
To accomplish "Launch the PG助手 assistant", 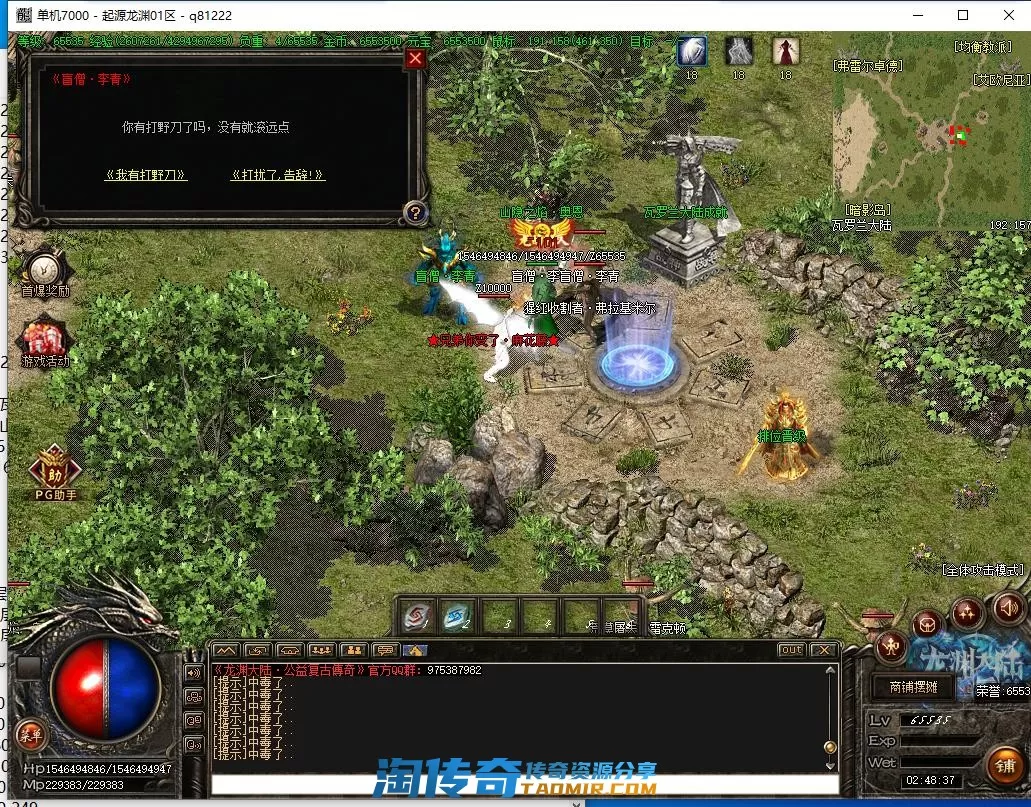I will 56,467.
